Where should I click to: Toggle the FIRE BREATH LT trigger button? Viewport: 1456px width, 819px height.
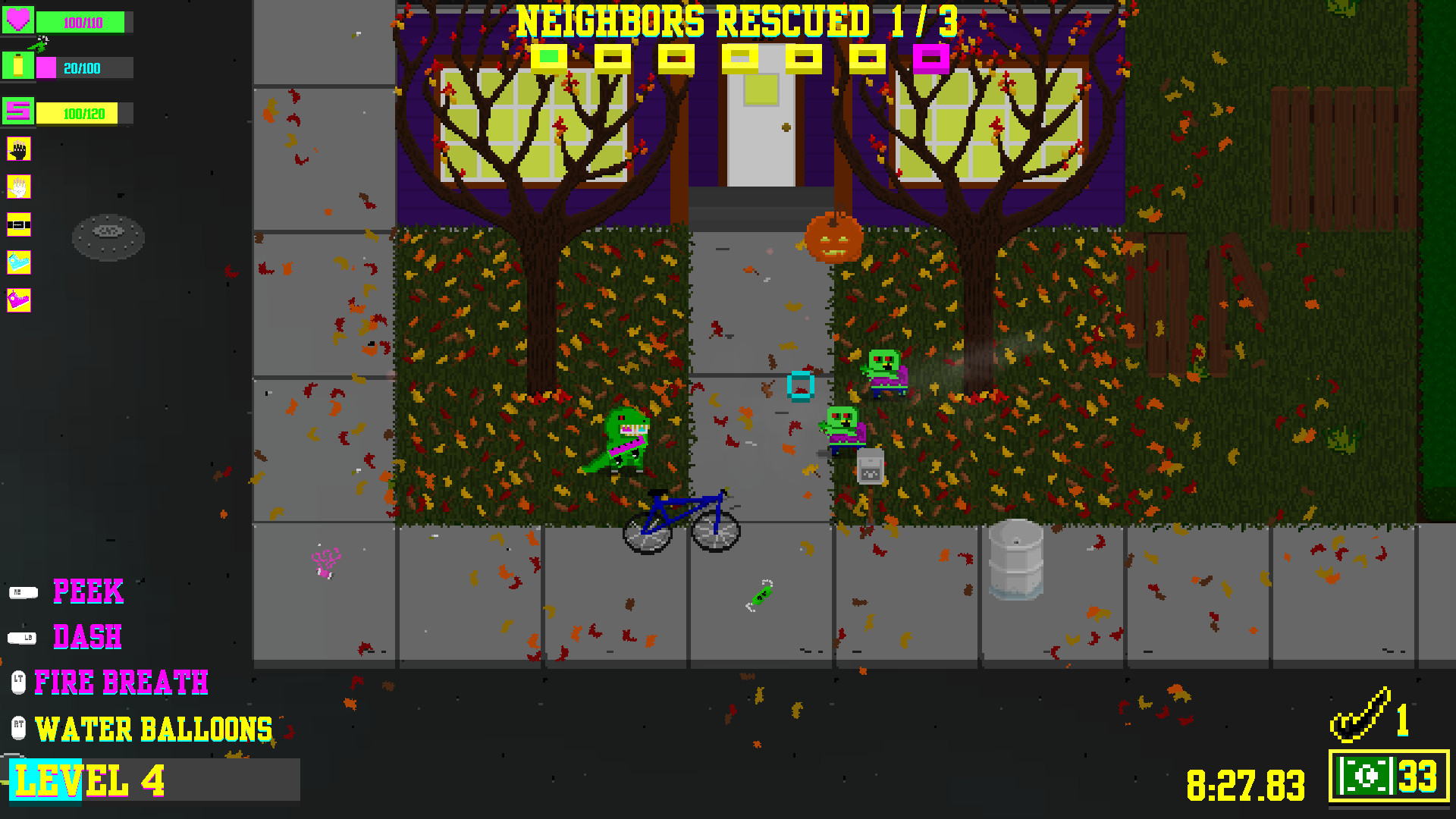[18, 682]
